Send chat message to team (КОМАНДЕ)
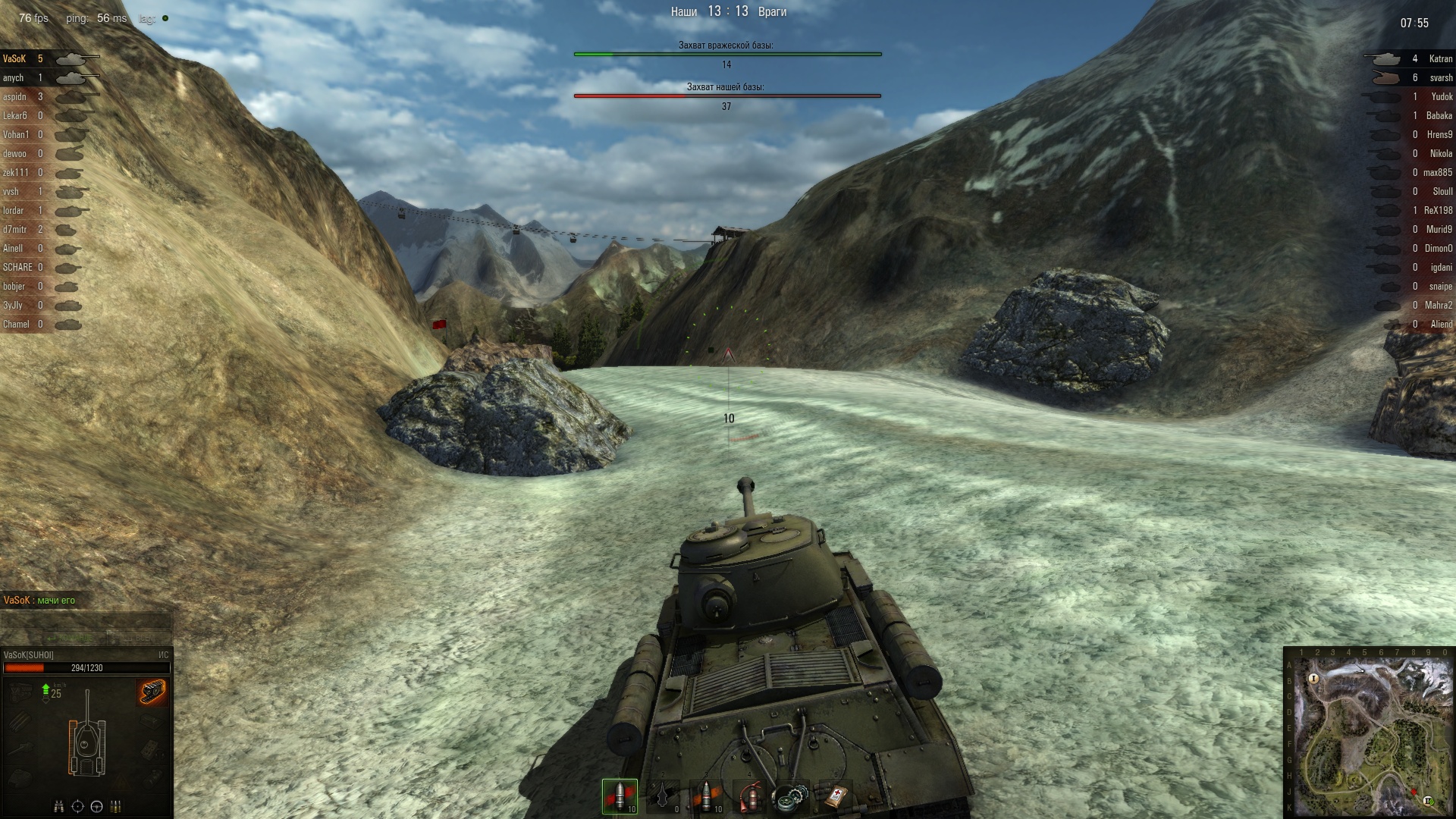The image size is (1456, 819). click(x=74, y=639)
